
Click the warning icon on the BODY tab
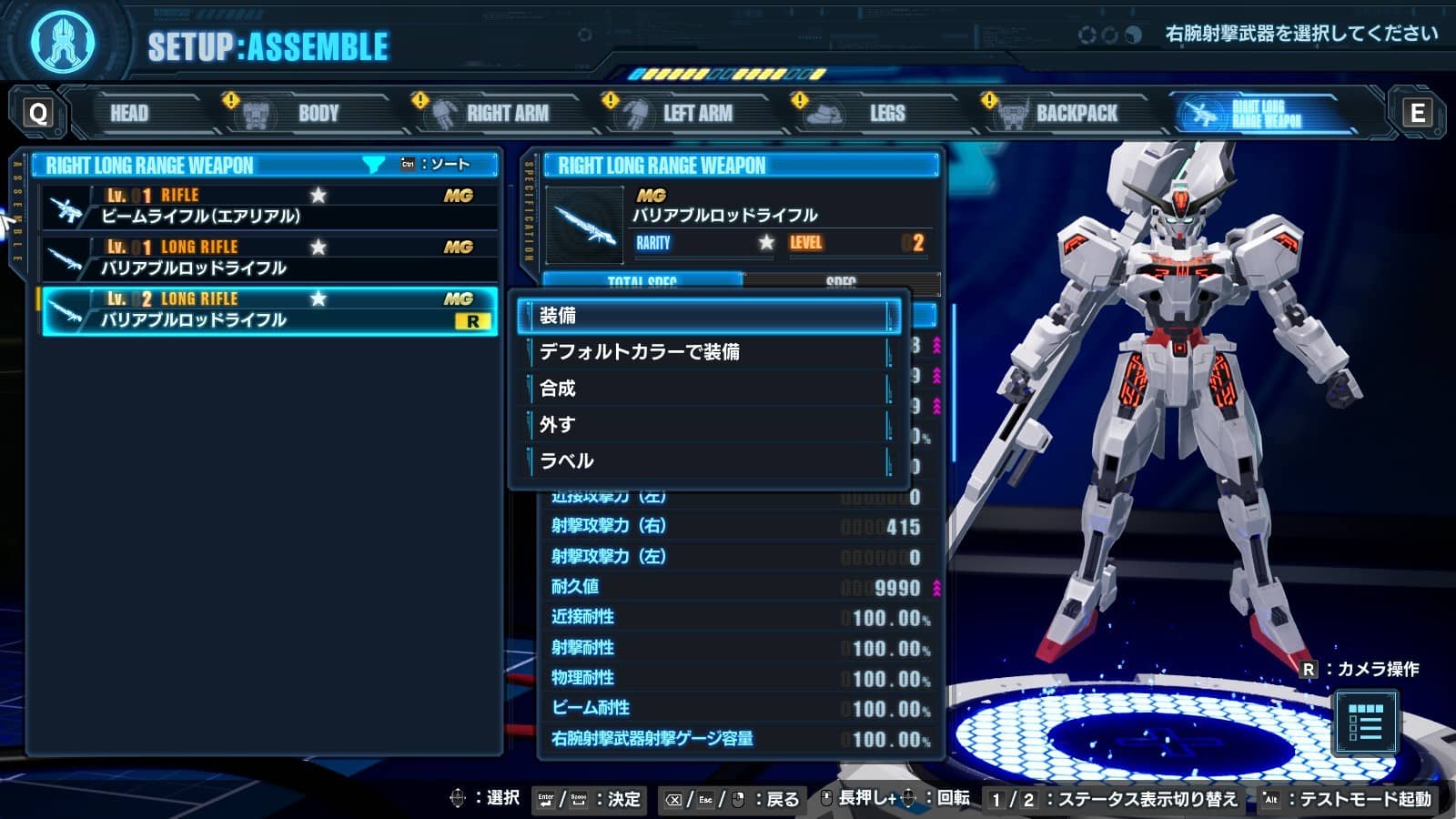pyautogui.click(x=232, y=100)
